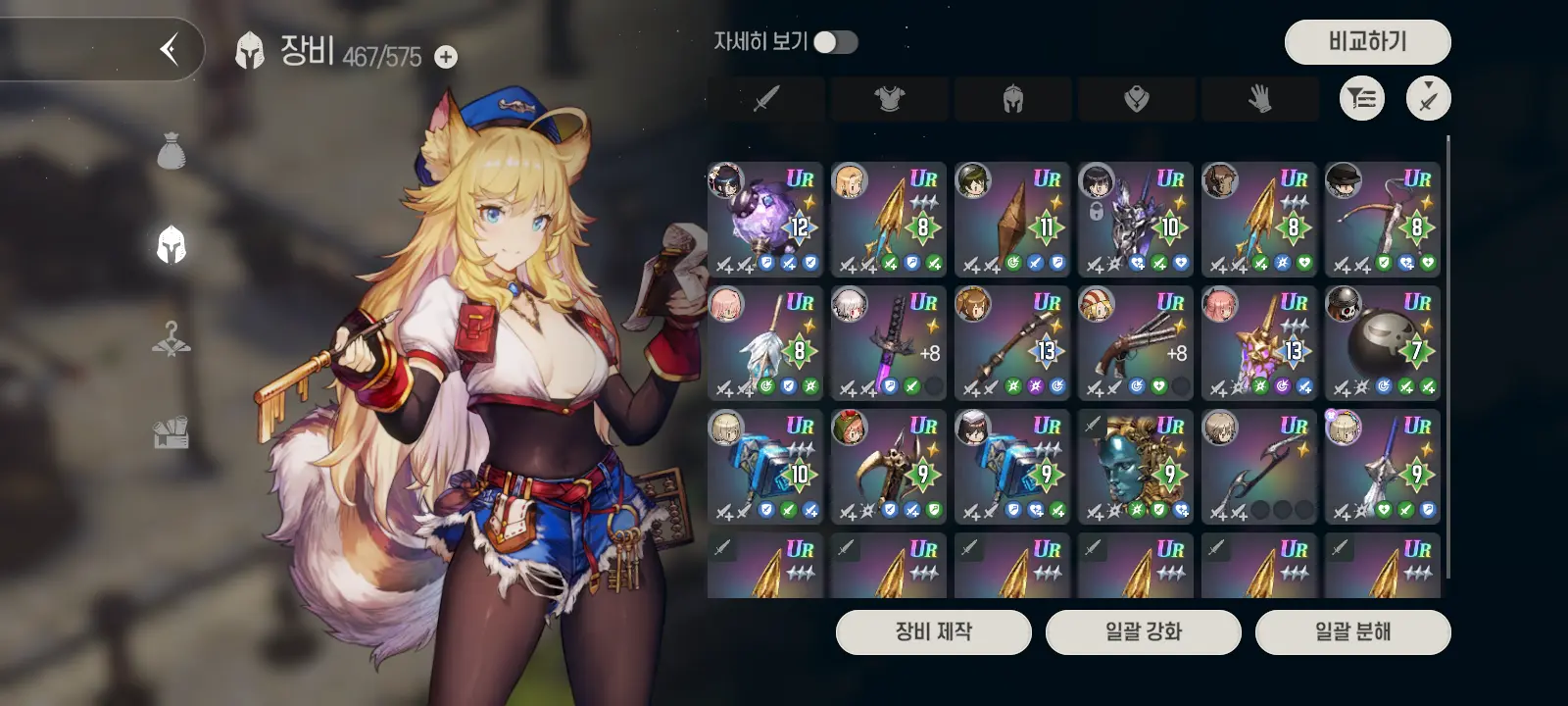Start 일괄 강화 bulk enhancement
This screenshot has height=706, width=1568.
pyautogui.click(x=1143, y=631)
